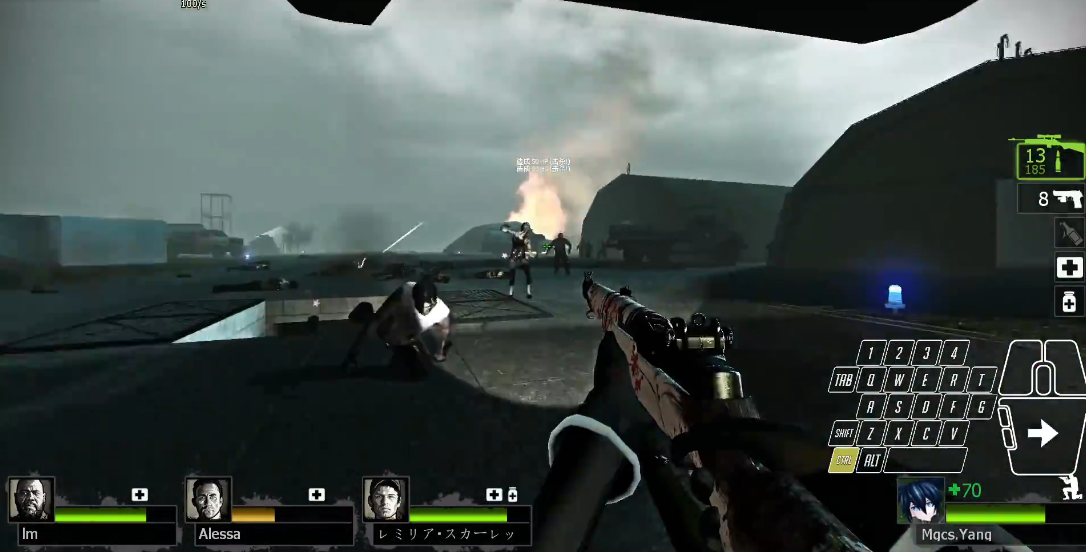Click the Mqcs.Yang player avatar
This screenshot has height=552, width=1086.
[920, 499]
